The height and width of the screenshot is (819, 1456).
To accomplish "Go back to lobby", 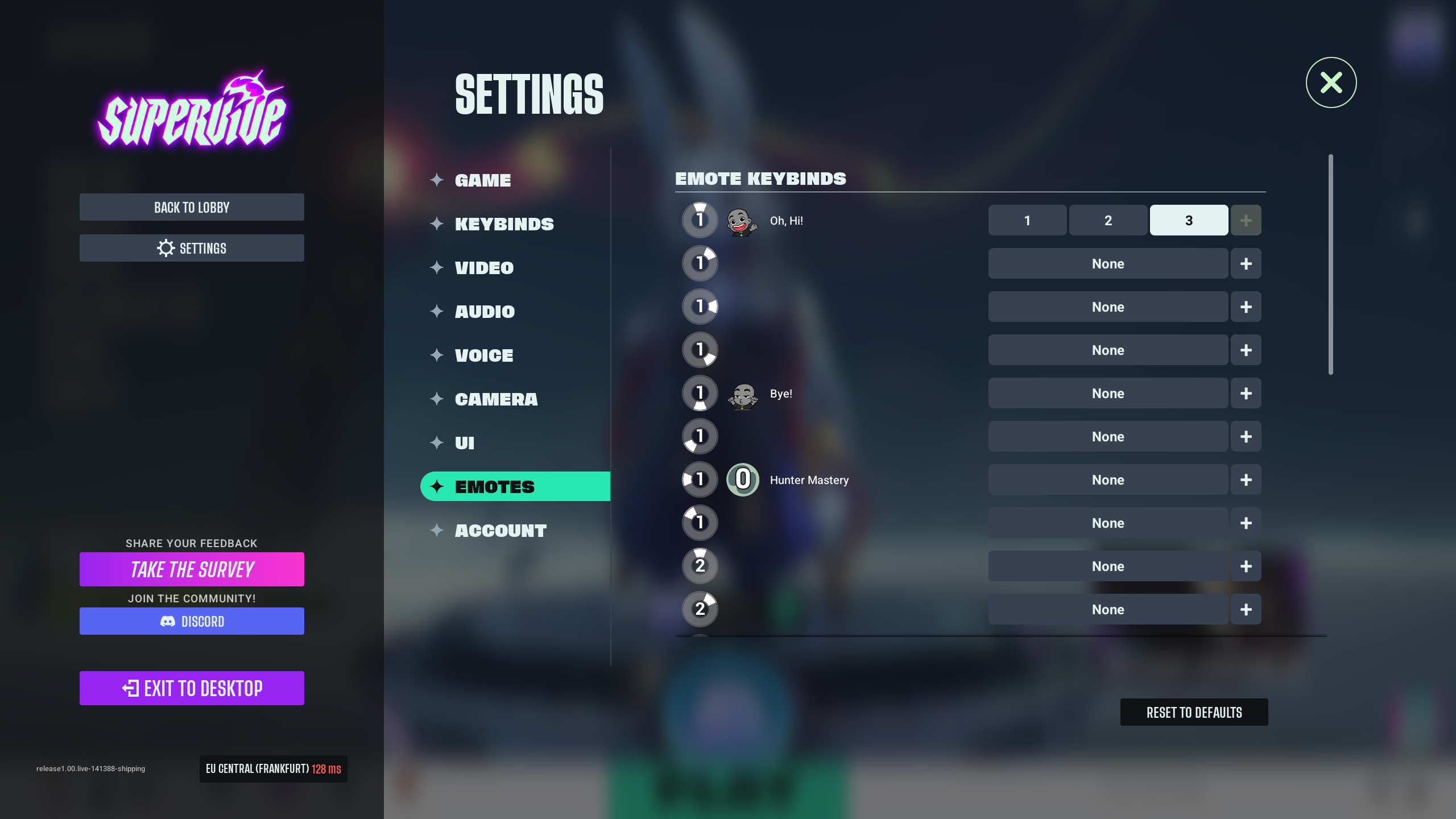I will click(x=192, y=208).
